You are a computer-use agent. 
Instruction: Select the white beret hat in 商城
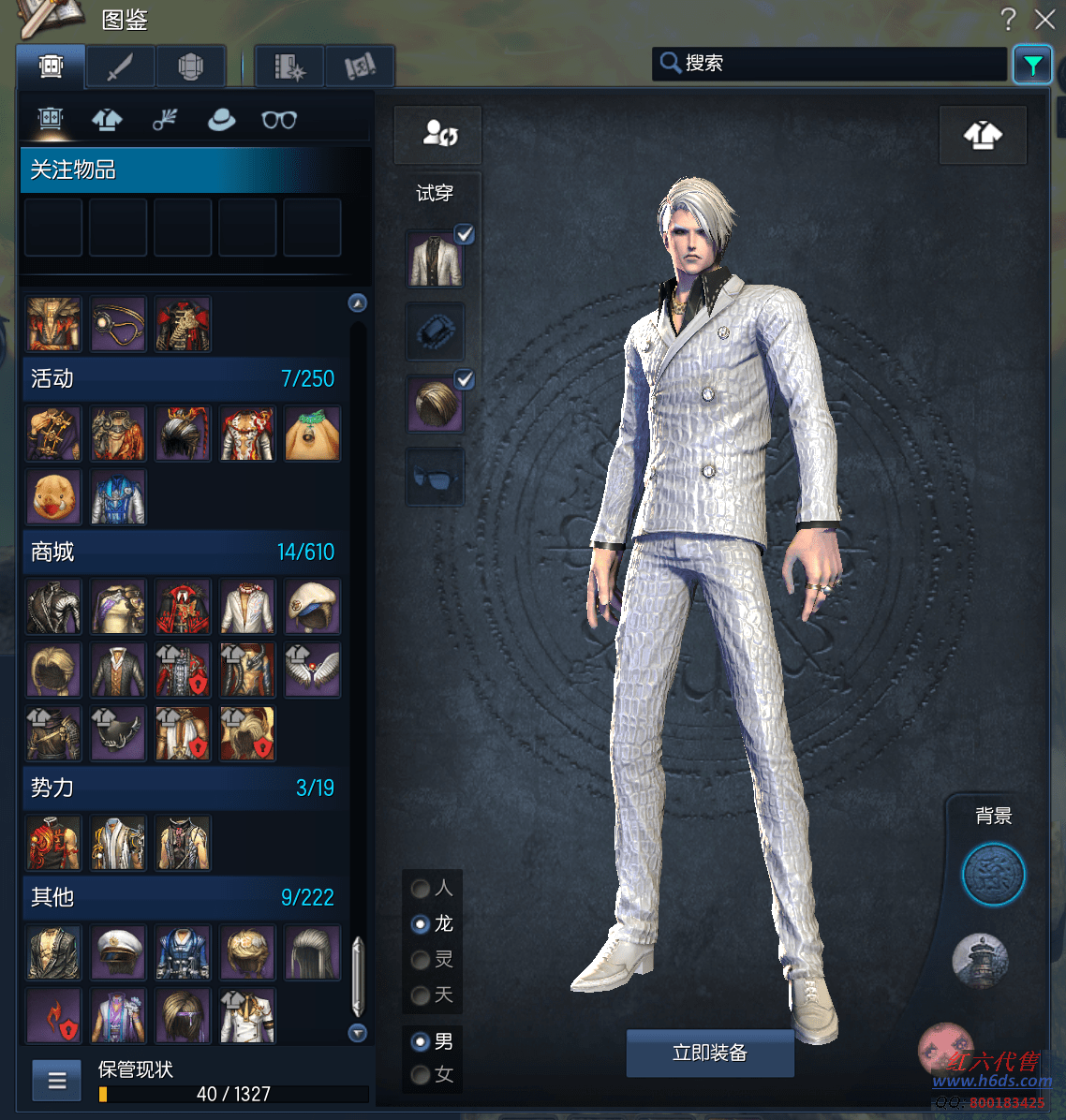[x=312, y=607]
